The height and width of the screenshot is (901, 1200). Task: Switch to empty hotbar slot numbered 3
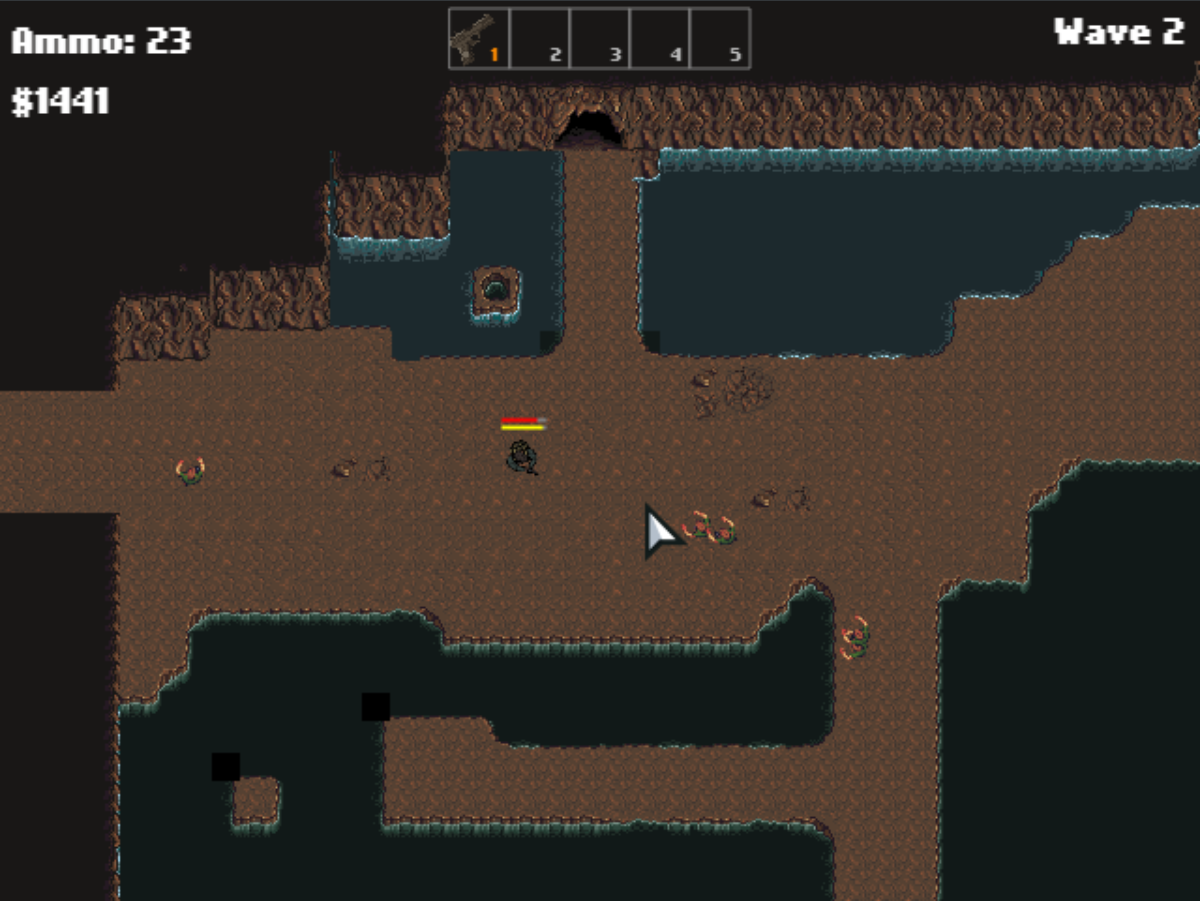[x=600, y=39]
